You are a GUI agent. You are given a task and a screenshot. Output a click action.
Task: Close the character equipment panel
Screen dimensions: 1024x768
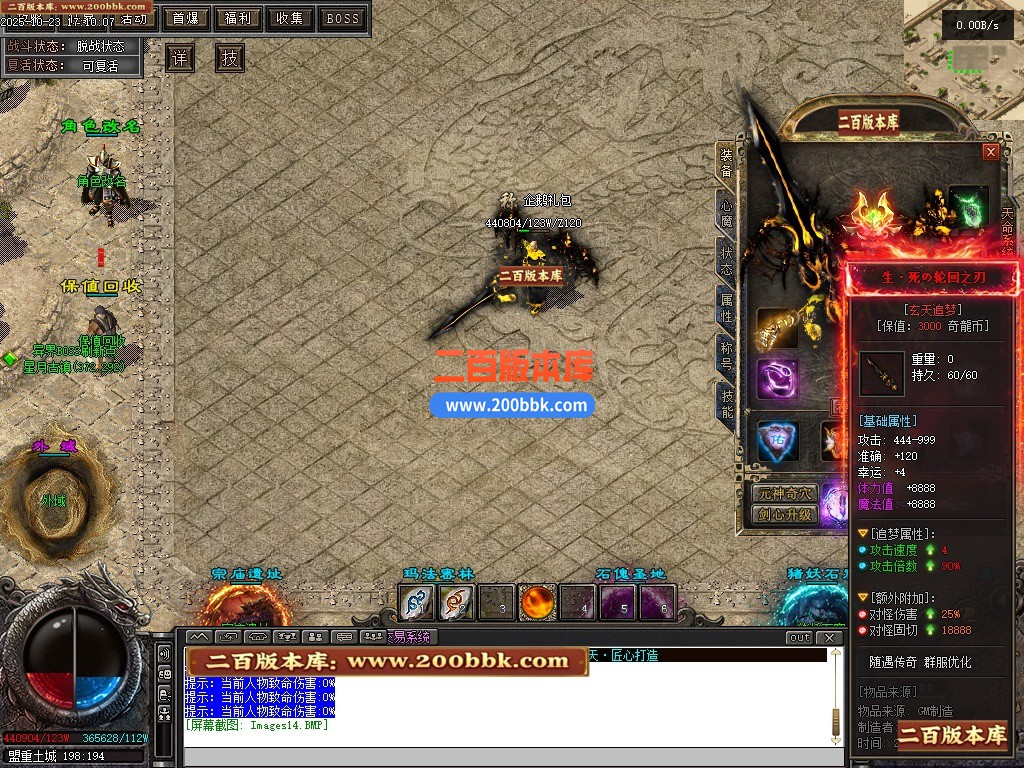991,152
